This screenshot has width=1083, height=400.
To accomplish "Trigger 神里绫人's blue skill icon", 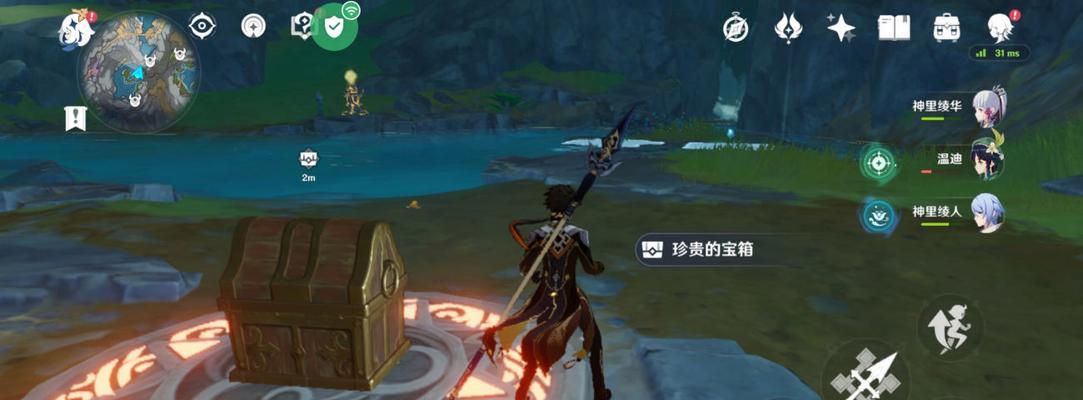I will click(x=879, y=214).
